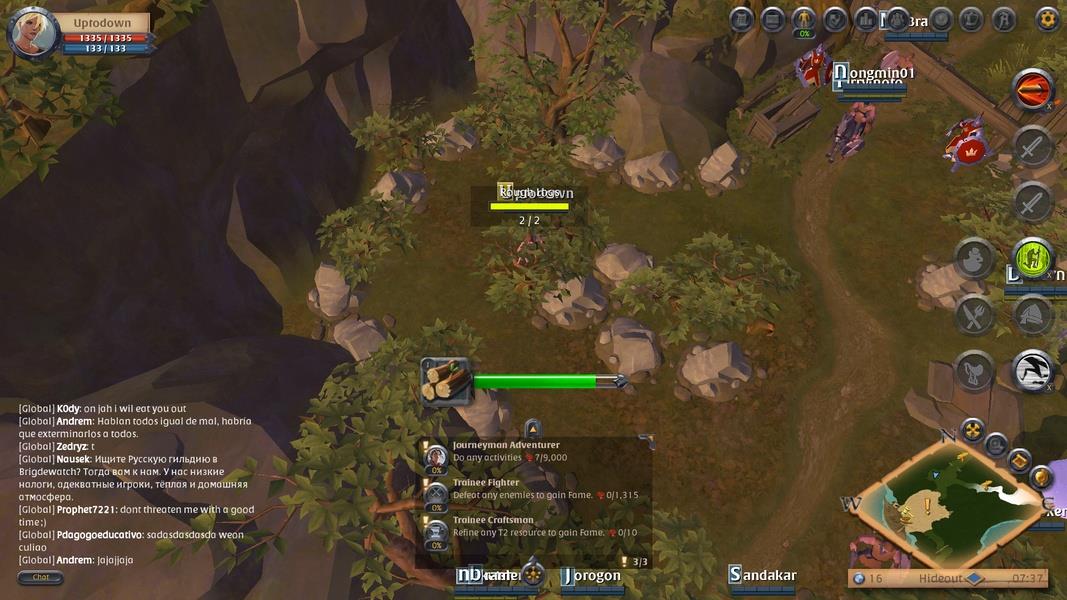Click the mount horse ability button
1067x600 pixels.
pyautogui.click(x=974, y=371)
